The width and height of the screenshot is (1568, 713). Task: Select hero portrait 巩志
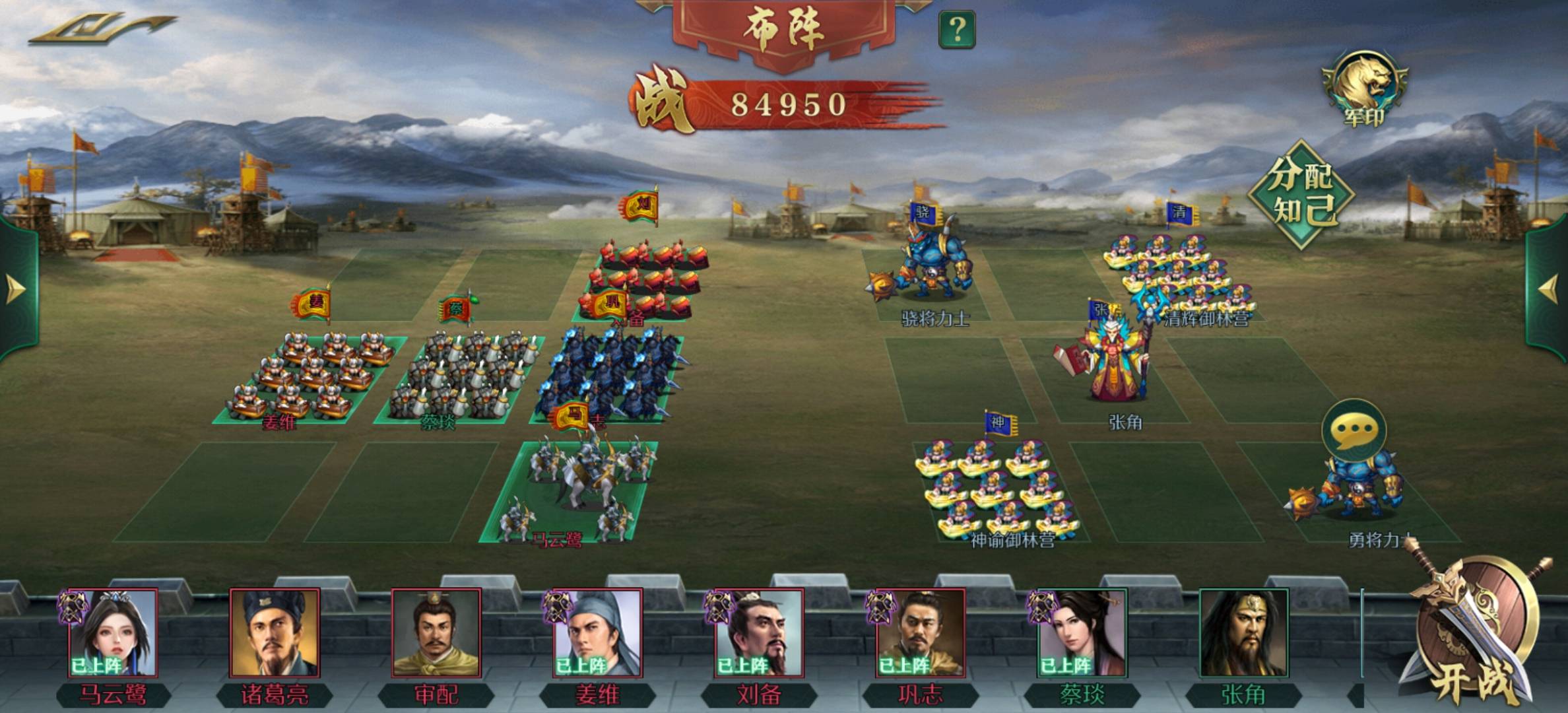tap(920, 632)
